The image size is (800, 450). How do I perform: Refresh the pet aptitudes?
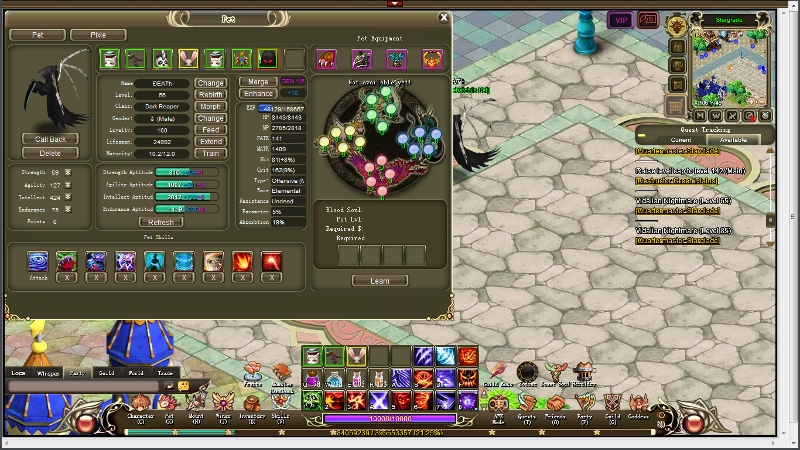click(x=161, y=222)
